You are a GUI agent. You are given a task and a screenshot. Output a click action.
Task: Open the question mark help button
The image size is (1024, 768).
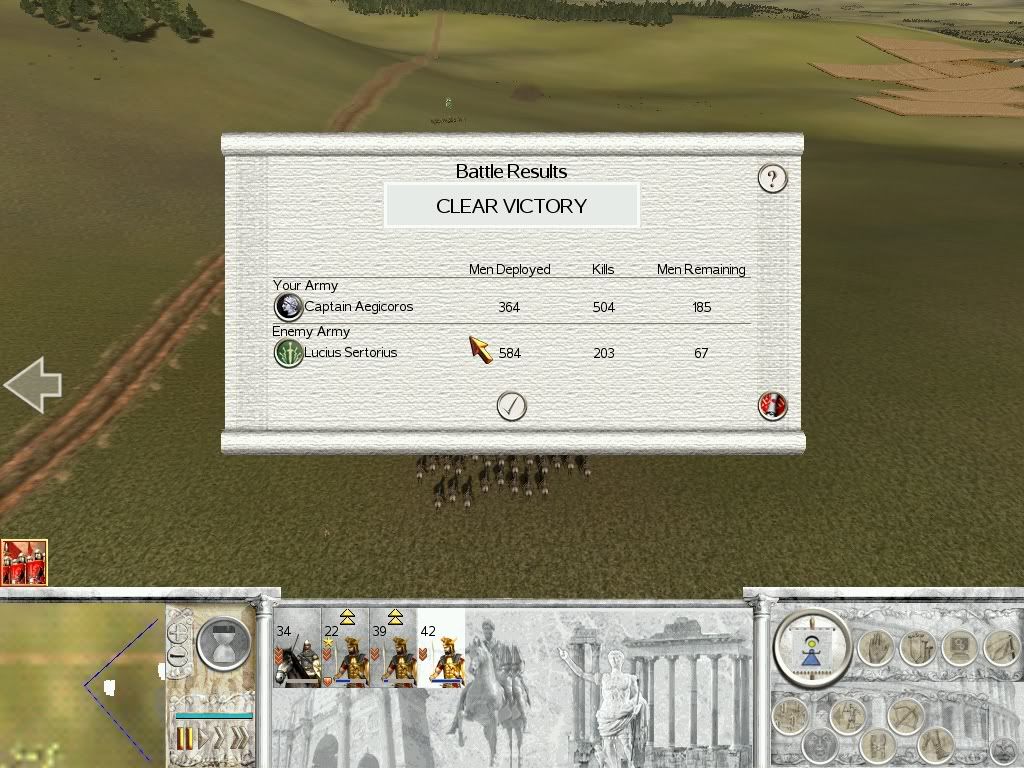772,178
